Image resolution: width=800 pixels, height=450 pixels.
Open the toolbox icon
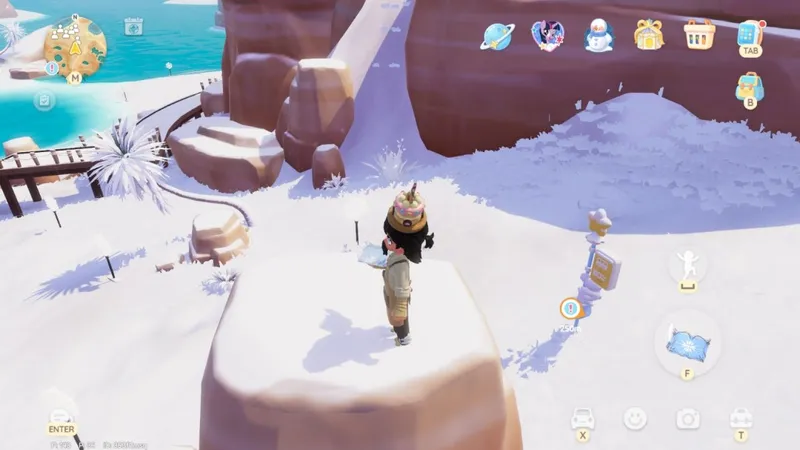coord(741,417)
